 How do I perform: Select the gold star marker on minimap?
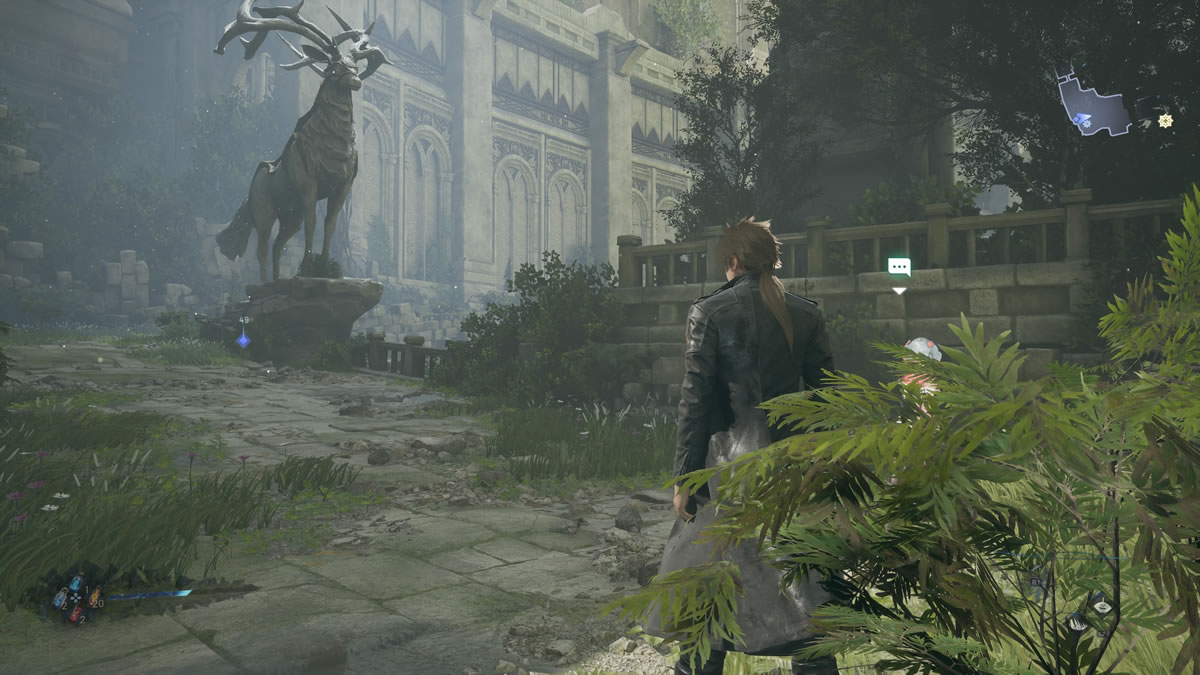point(1165,121)
